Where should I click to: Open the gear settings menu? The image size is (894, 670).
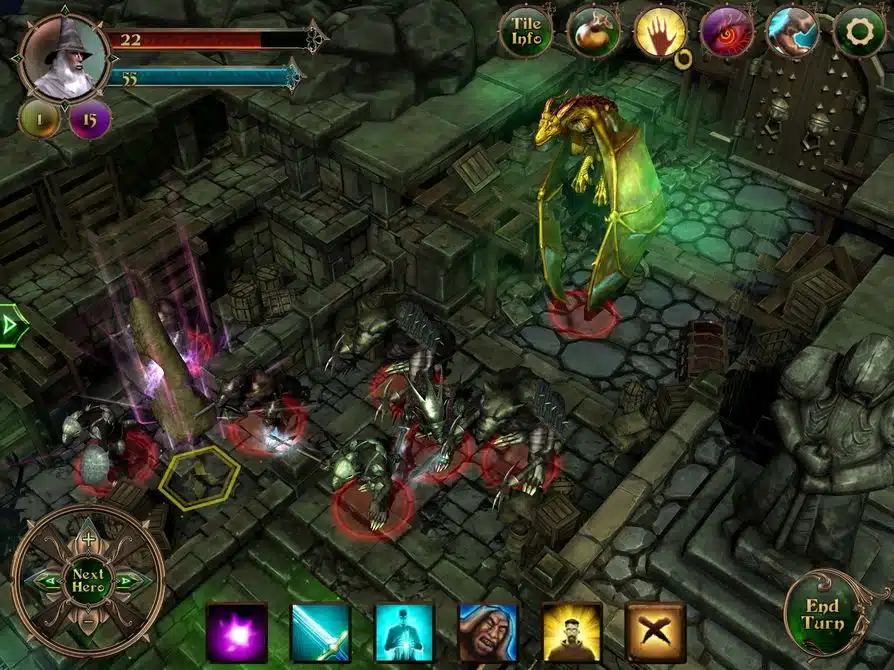[859, 32]
